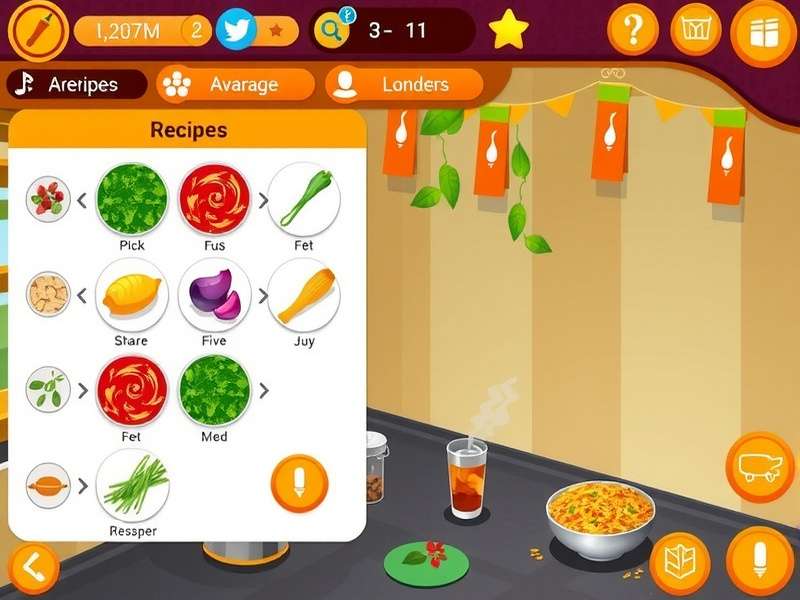Image resolution: width=800 pixels, height=600 pixels.
Task: Tap the yellow star icon
Action: click(x=509, y=31)
